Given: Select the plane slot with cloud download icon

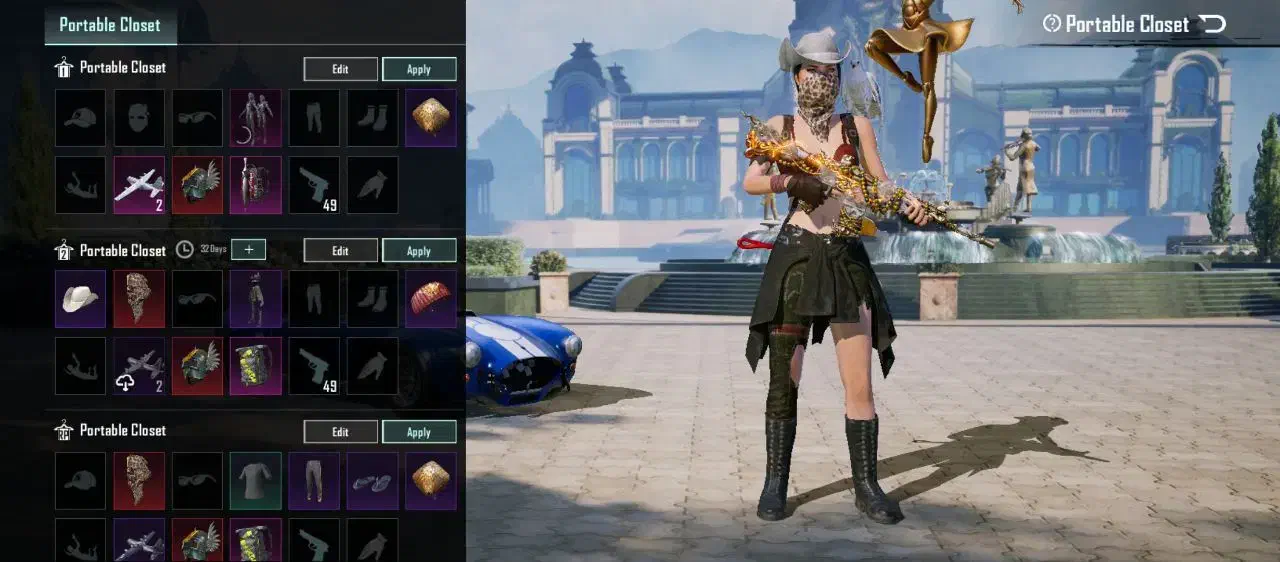Looking at the screenshot, I should [x=139, y=366].
